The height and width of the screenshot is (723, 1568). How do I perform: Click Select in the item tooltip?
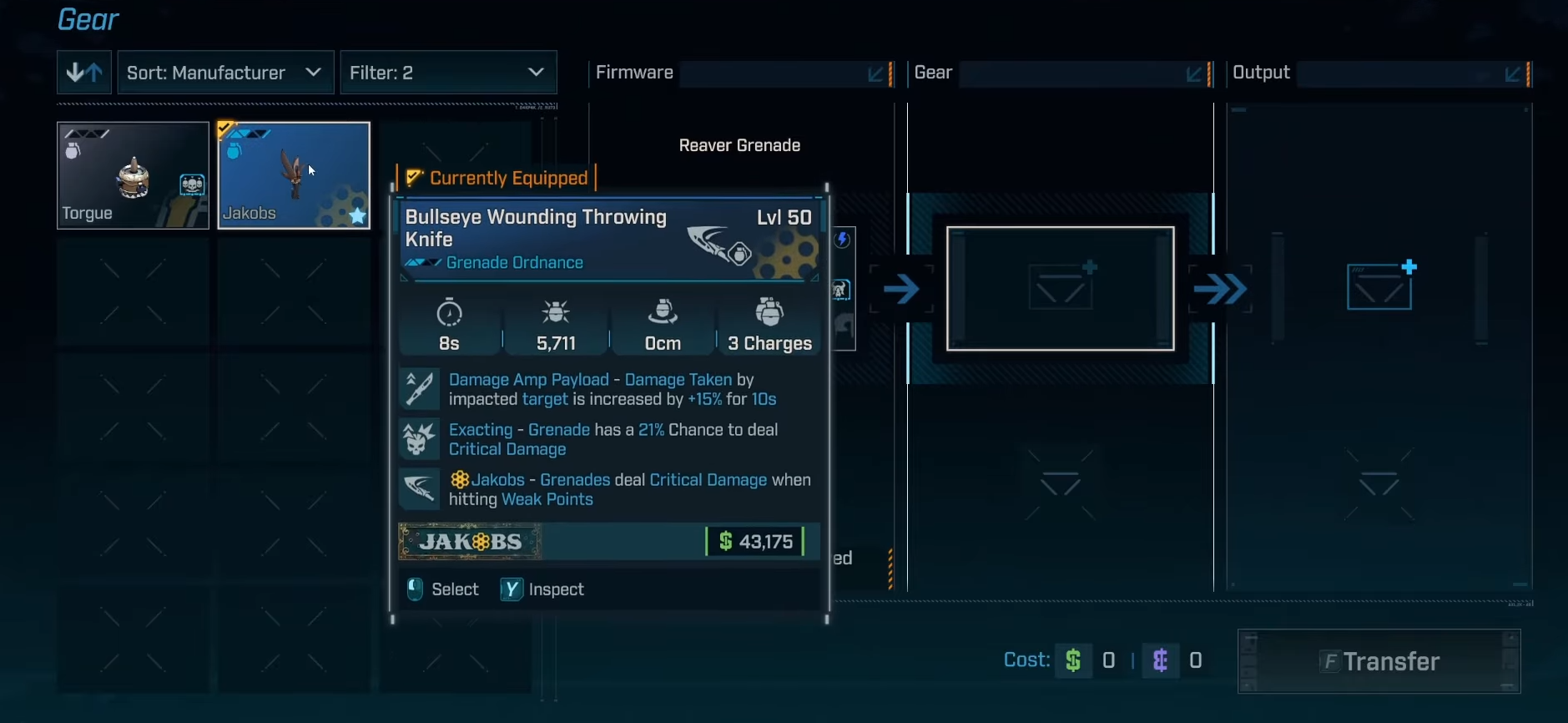[x=444, y=589]
